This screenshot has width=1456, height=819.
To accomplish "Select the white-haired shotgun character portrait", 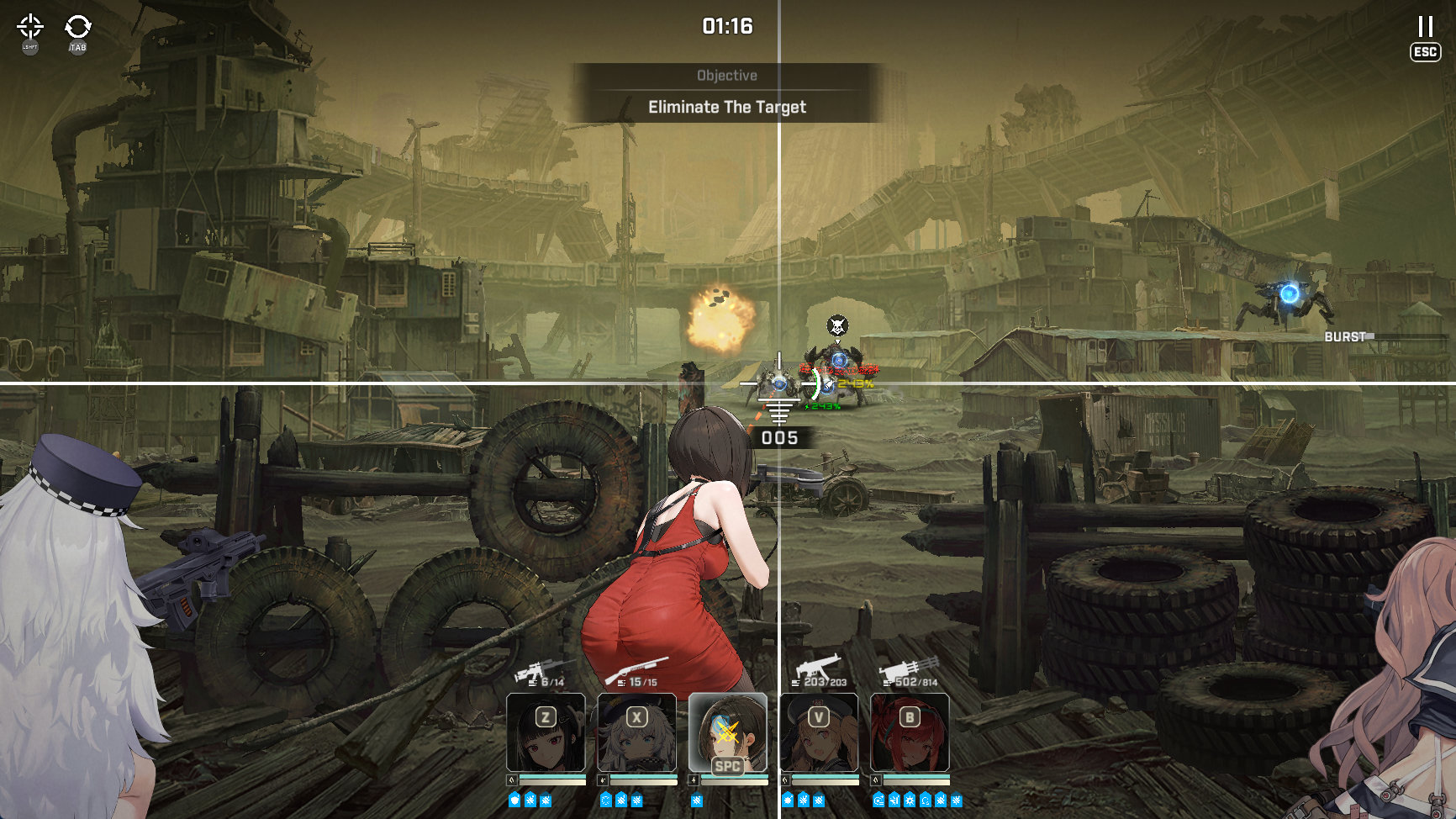I will 636,732.
